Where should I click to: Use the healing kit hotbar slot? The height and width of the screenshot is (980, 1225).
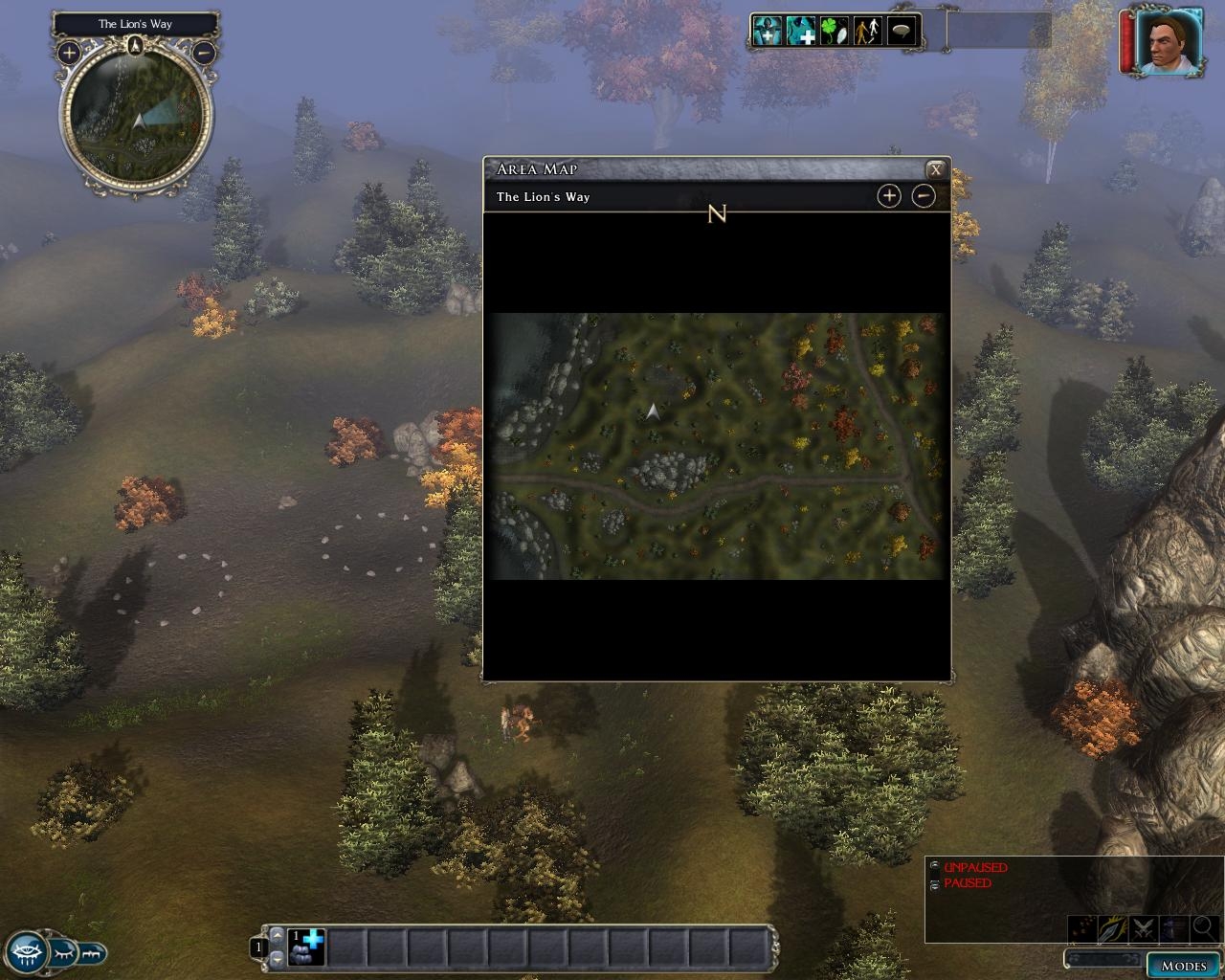(x=306, y=947)
